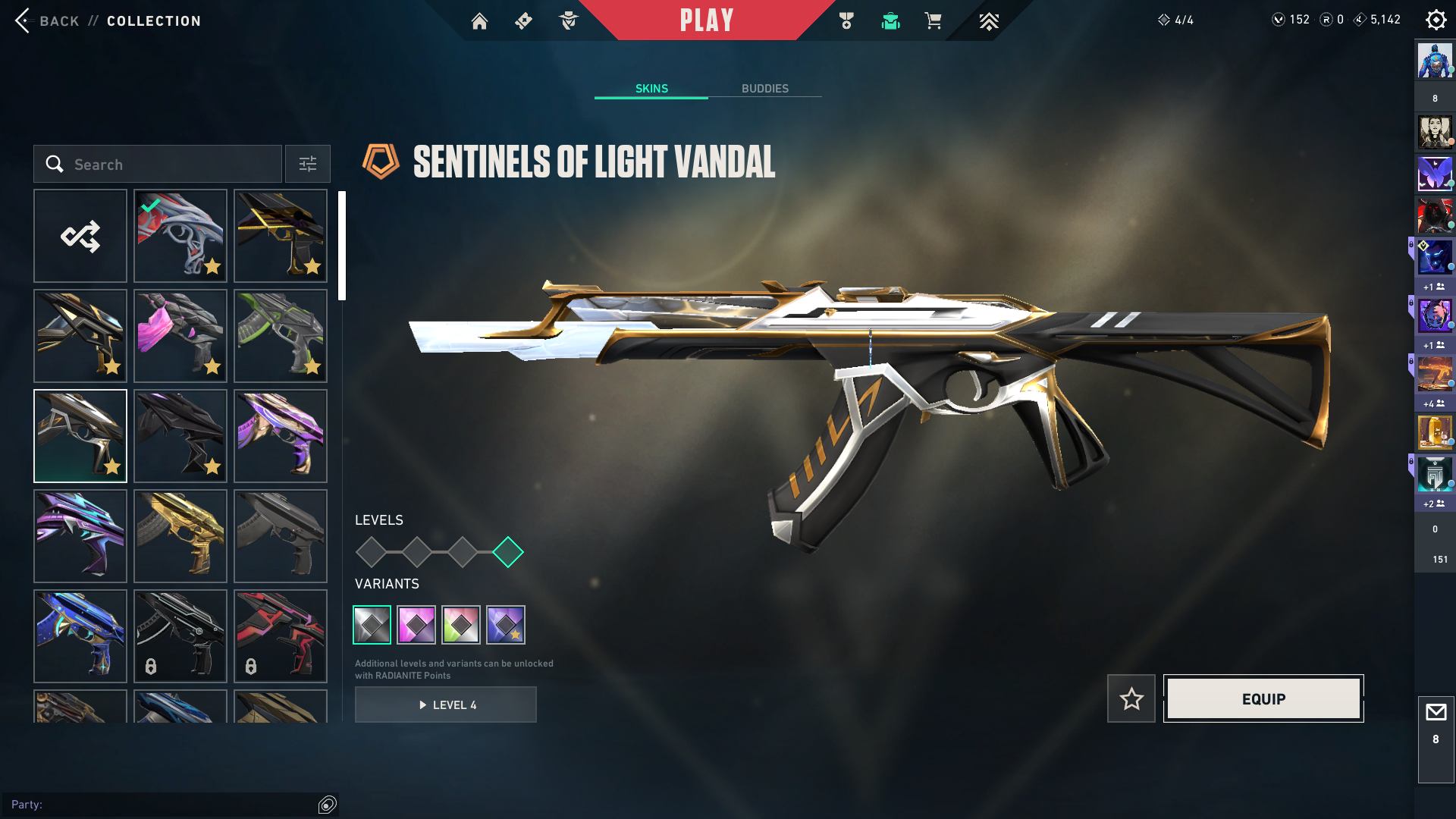This screenshot has width=1456, height=819.
Task: Select the pink-and-gray Vandal skin thumbnail
Action: (180, 336)
